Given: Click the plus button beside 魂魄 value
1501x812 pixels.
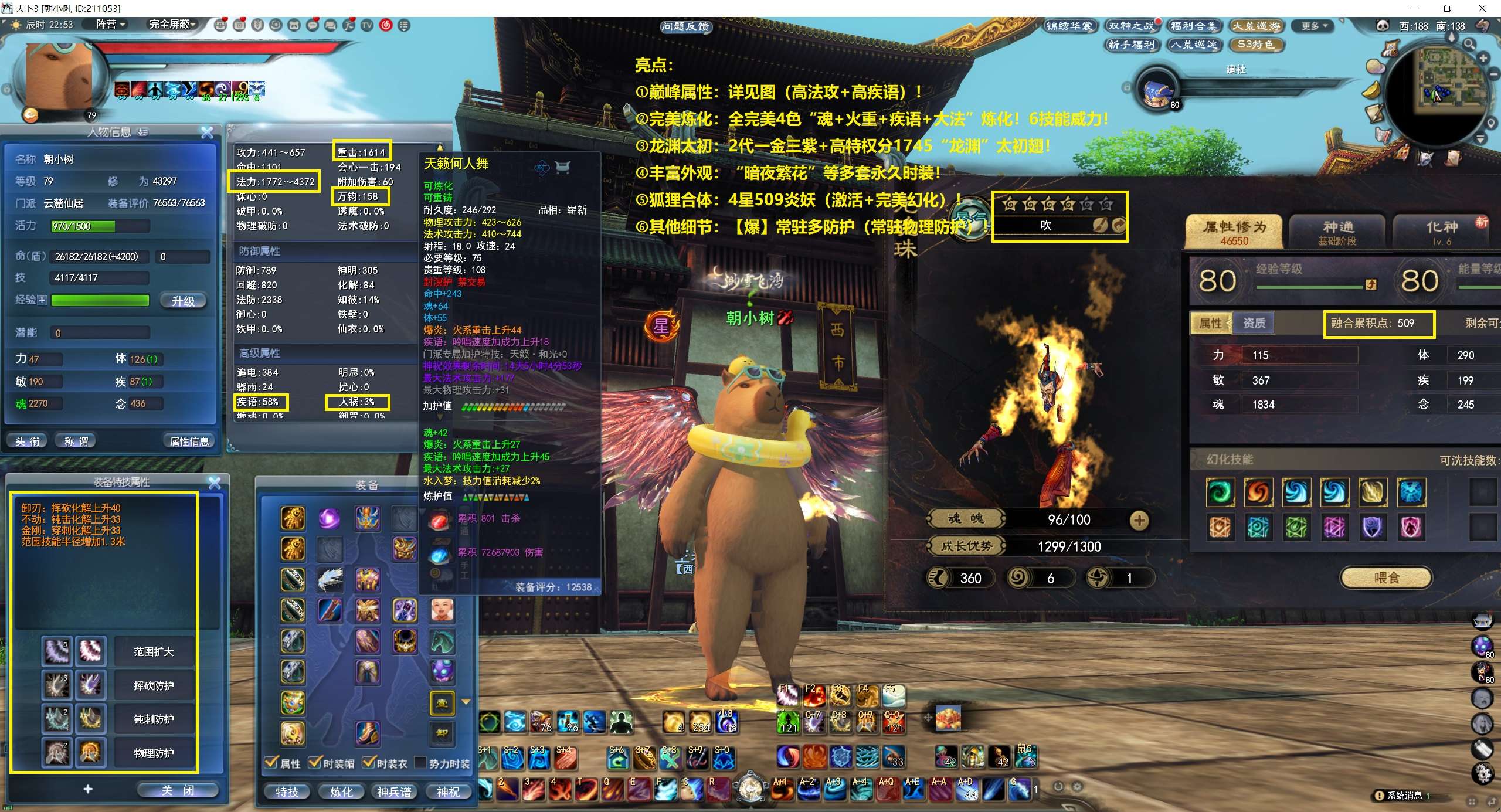Looking at the screenshot, I should pyautogui.click(x=1139, y=519).
